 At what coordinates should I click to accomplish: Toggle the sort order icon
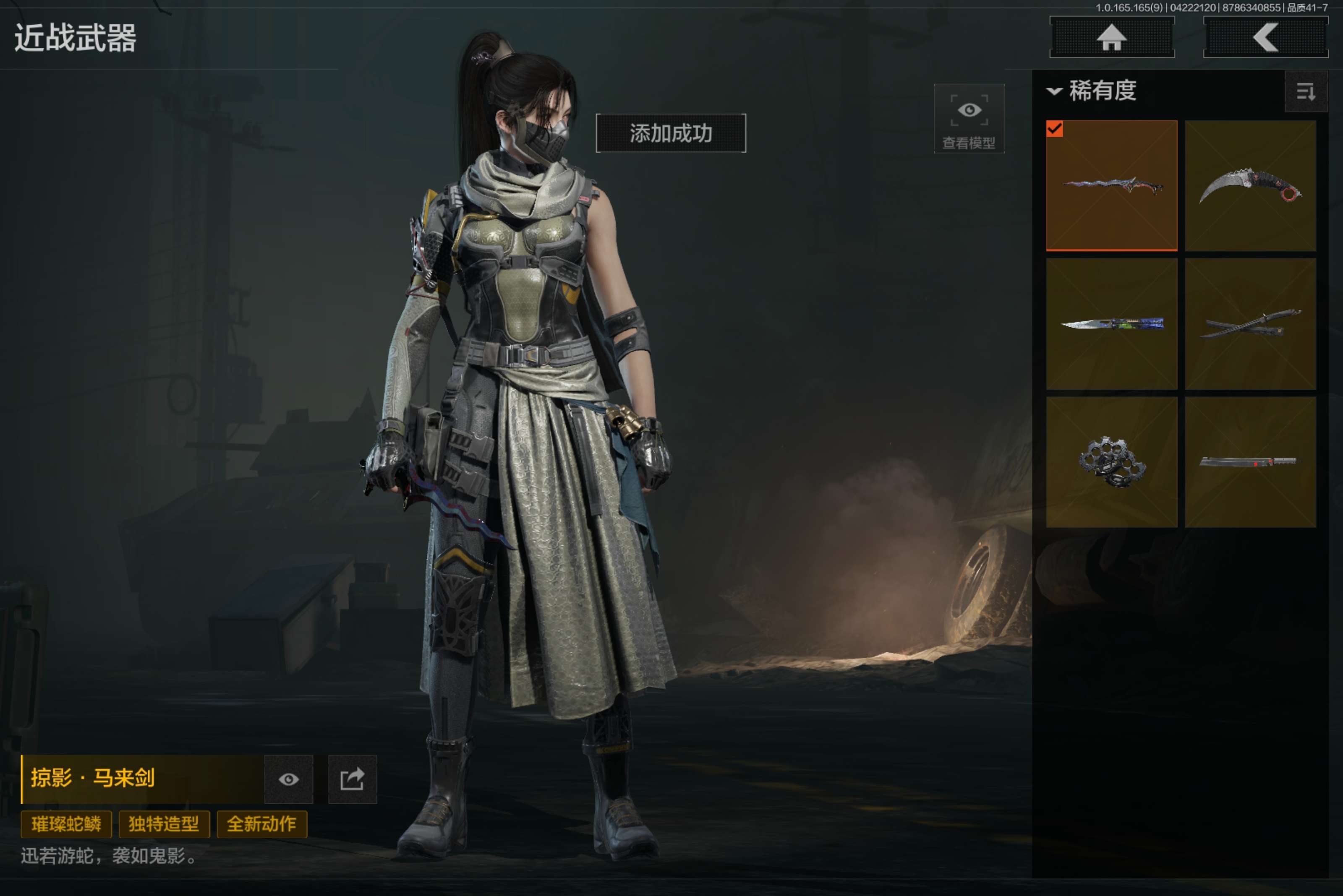[x=1305, y=91]
